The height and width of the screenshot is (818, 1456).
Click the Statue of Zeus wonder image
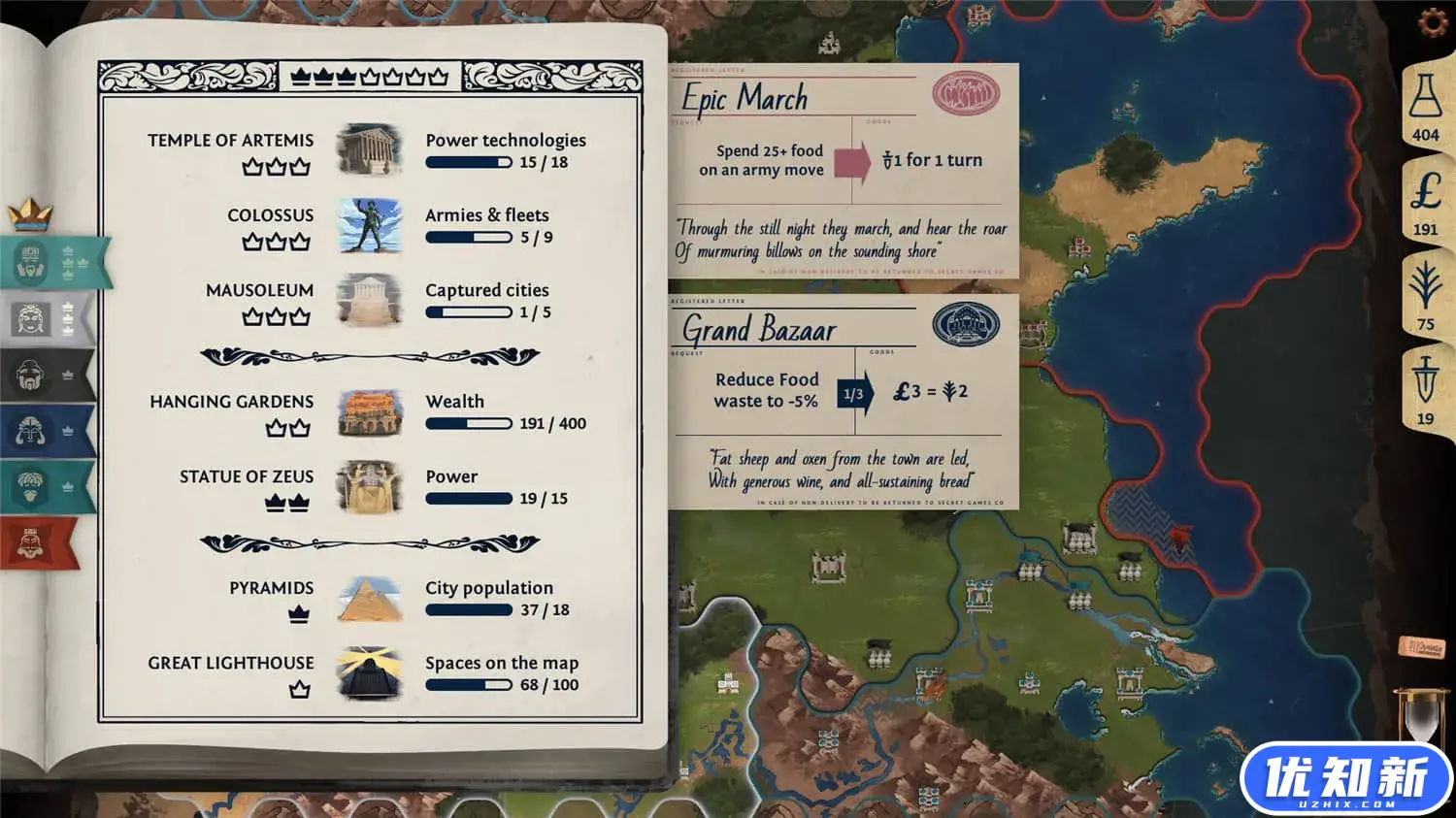(x=369, y=487)
